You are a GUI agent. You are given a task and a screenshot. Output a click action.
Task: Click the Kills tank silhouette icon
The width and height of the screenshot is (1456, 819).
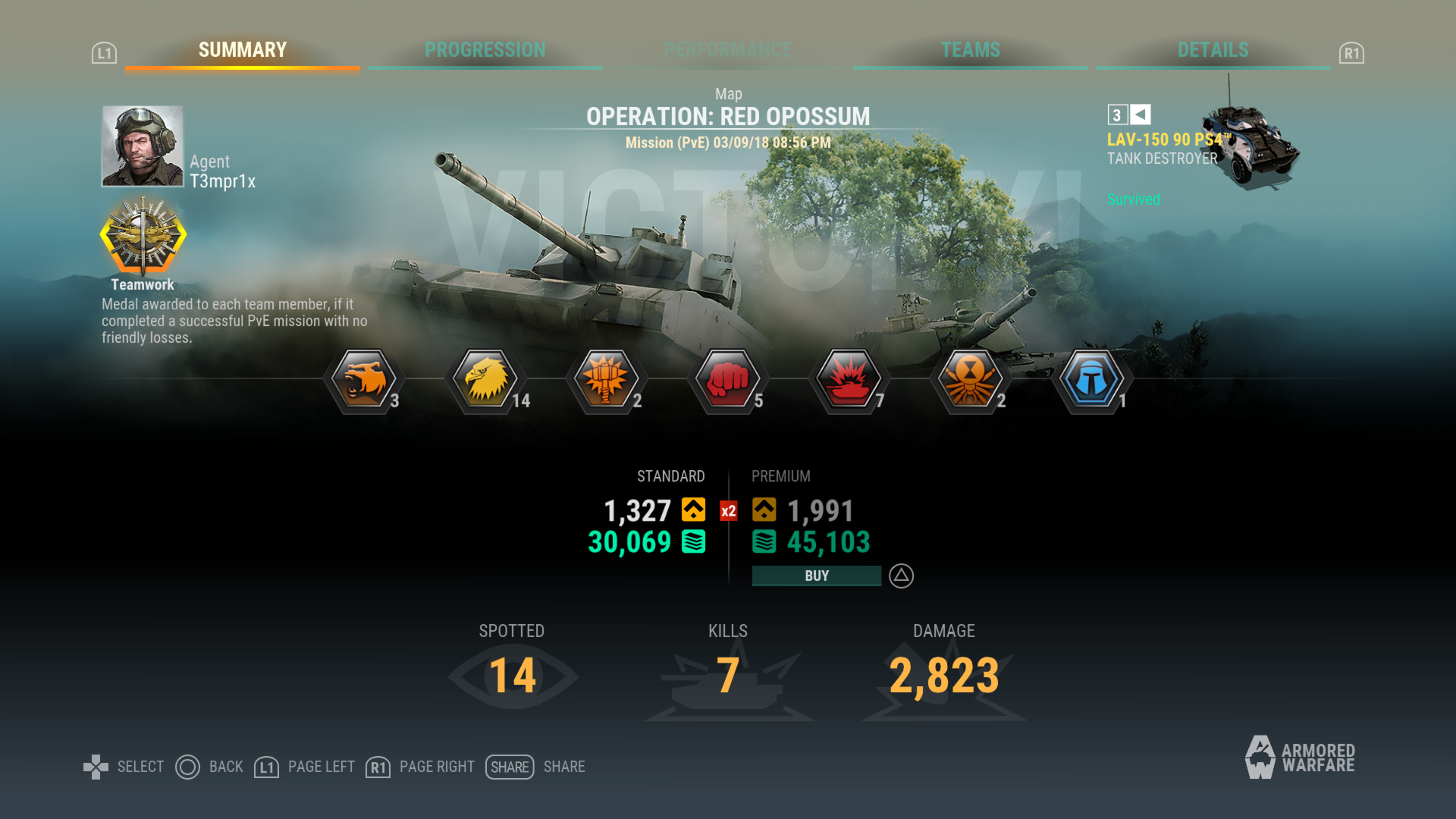pos(726,679)
